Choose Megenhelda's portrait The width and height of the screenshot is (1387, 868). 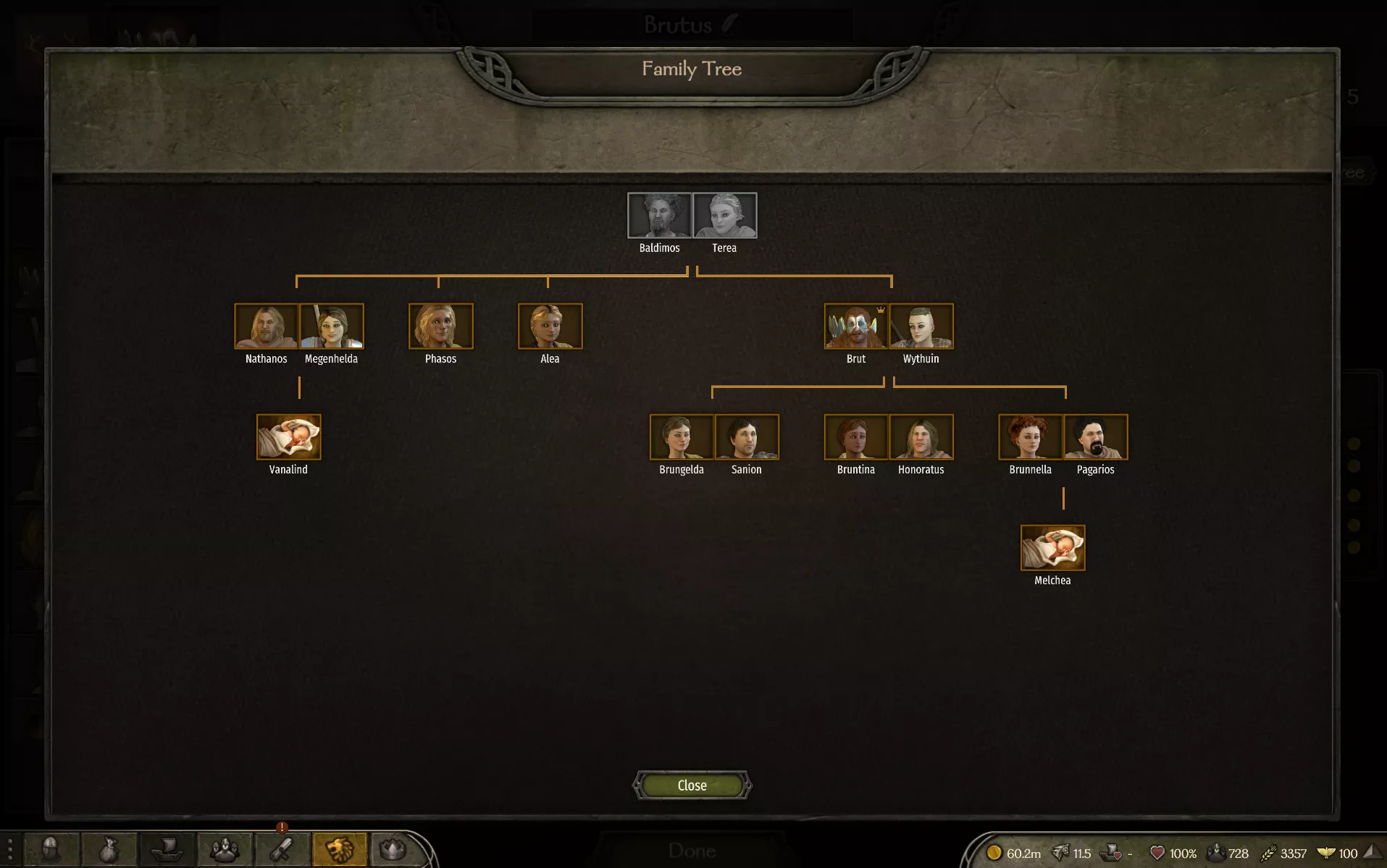pos(331,326)
